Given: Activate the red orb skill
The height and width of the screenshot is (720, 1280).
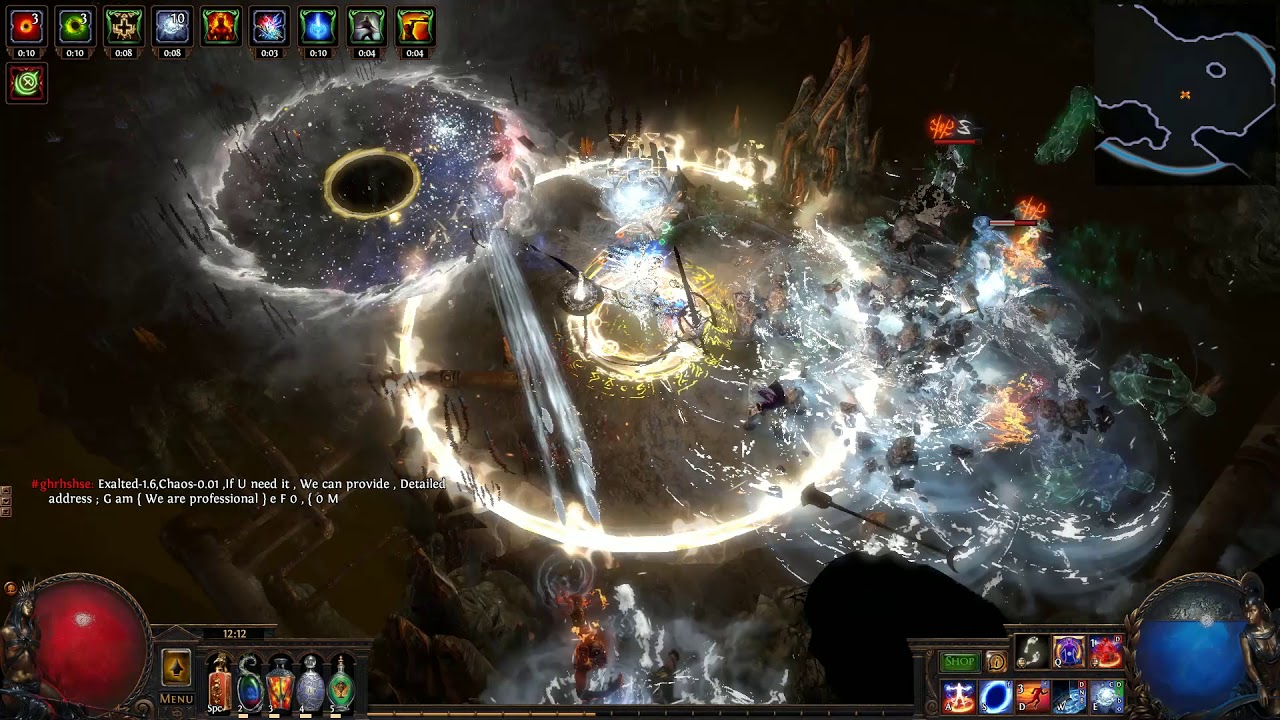Looking at the screenshot, I should (1106, 653).
